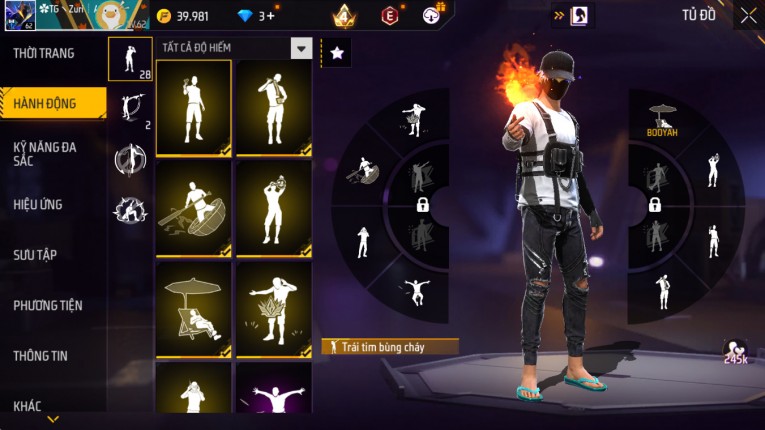Close the Tủ Đồ screen

coord(747,15)
